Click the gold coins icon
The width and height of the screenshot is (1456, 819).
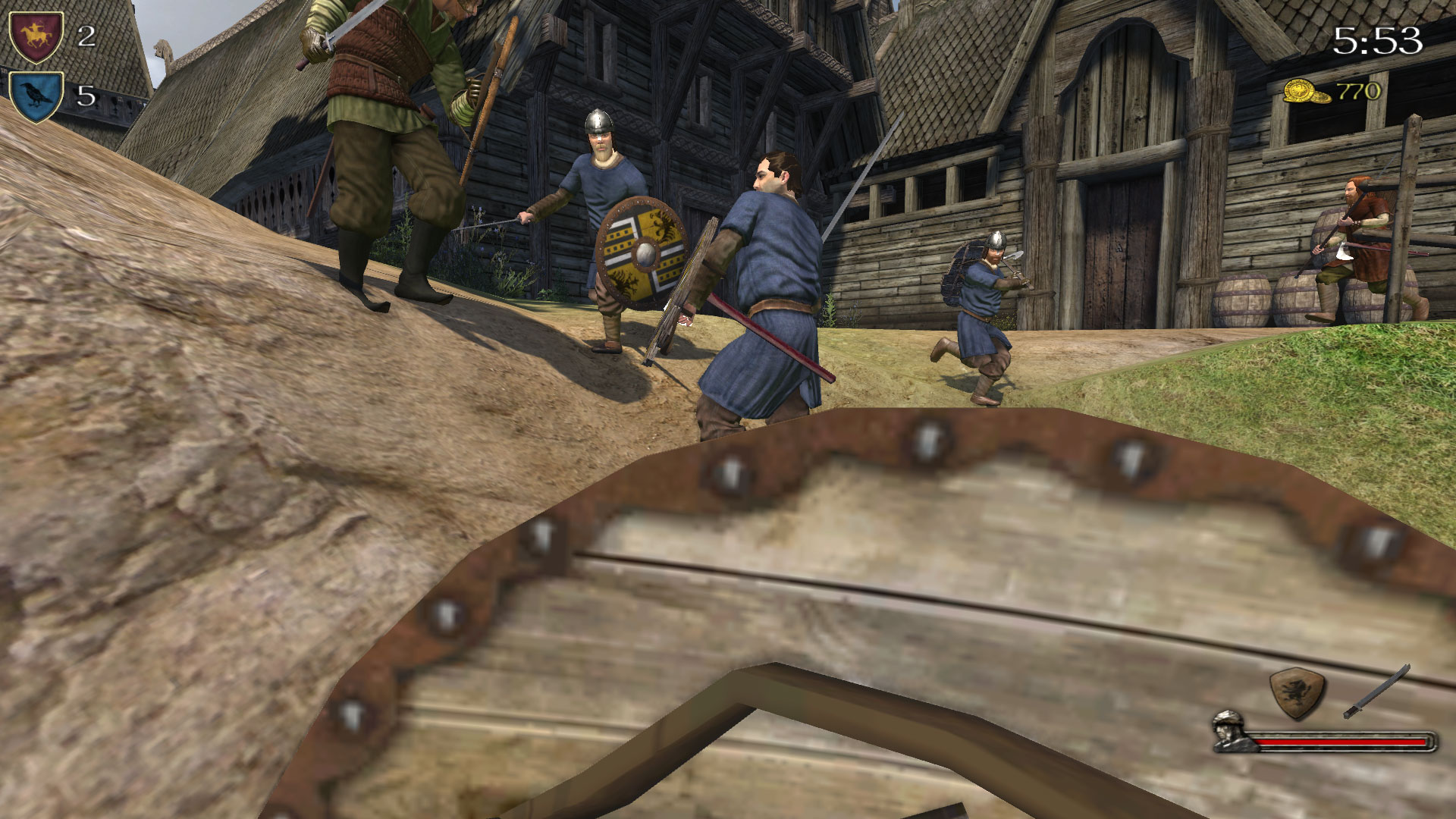click(1306, 92)
